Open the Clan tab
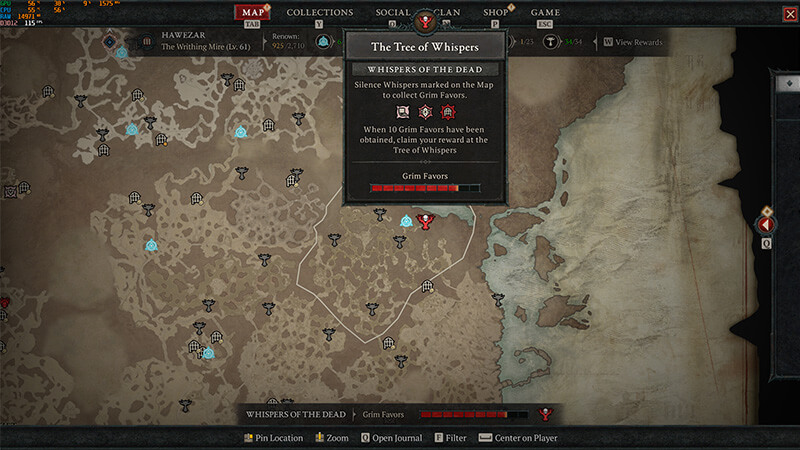 click(448, 13)
